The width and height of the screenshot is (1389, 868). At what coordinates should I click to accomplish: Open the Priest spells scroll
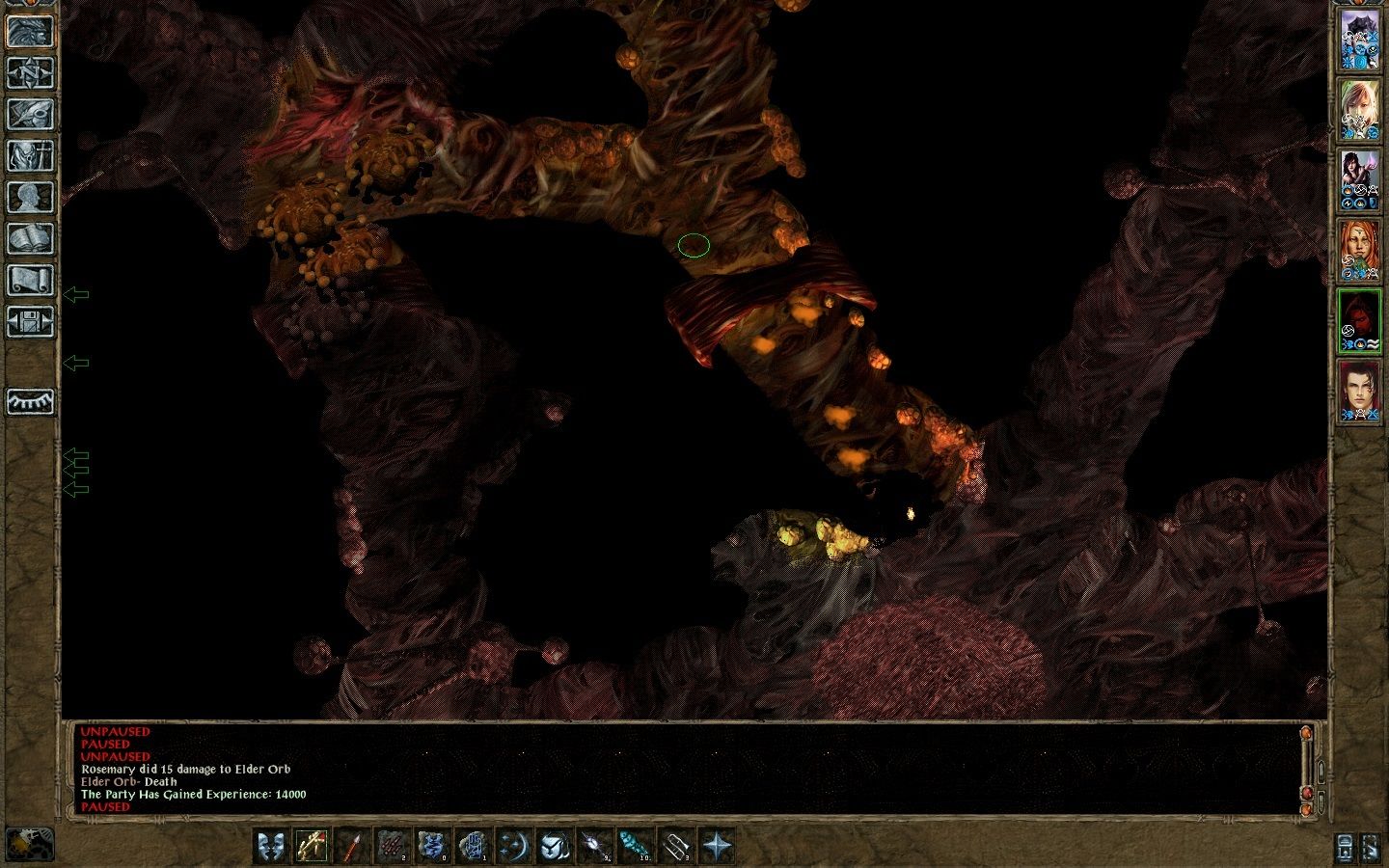[29, 281]
